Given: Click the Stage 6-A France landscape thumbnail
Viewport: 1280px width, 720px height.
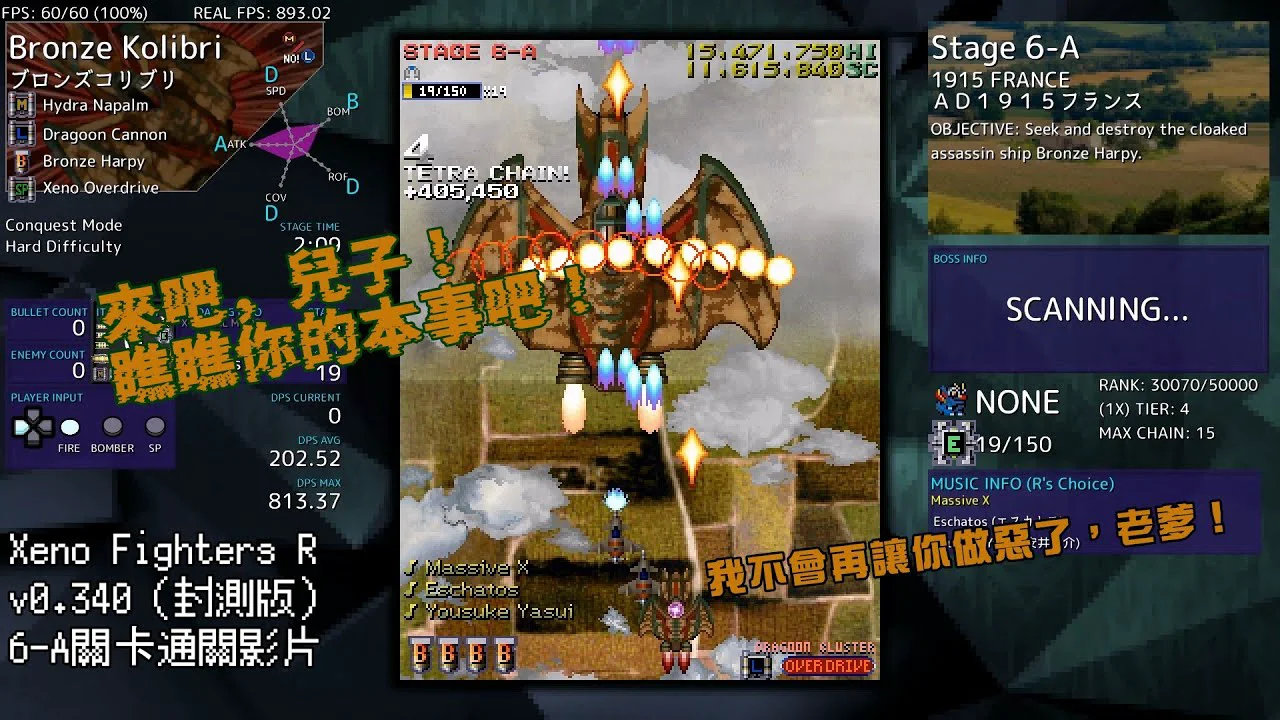Looking at the screenshot, I should (1097, 190).
